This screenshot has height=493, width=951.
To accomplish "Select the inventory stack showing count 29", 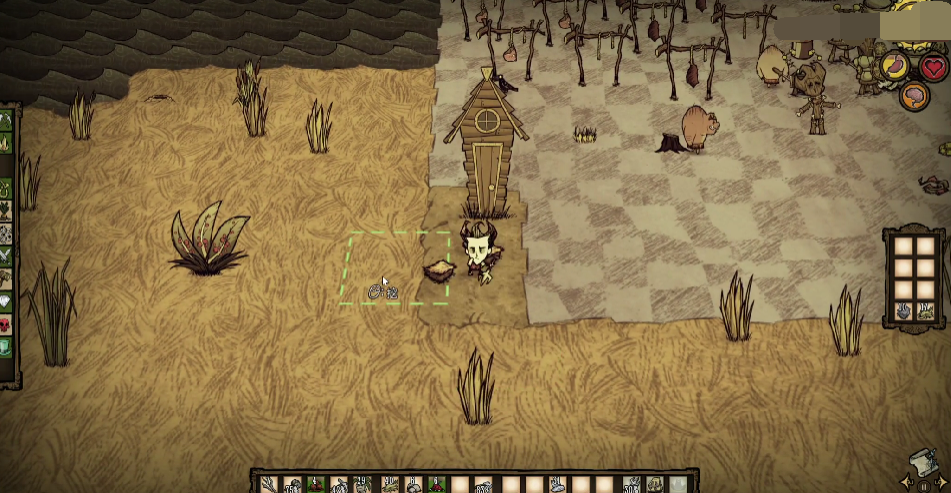I will click(364, 485).
